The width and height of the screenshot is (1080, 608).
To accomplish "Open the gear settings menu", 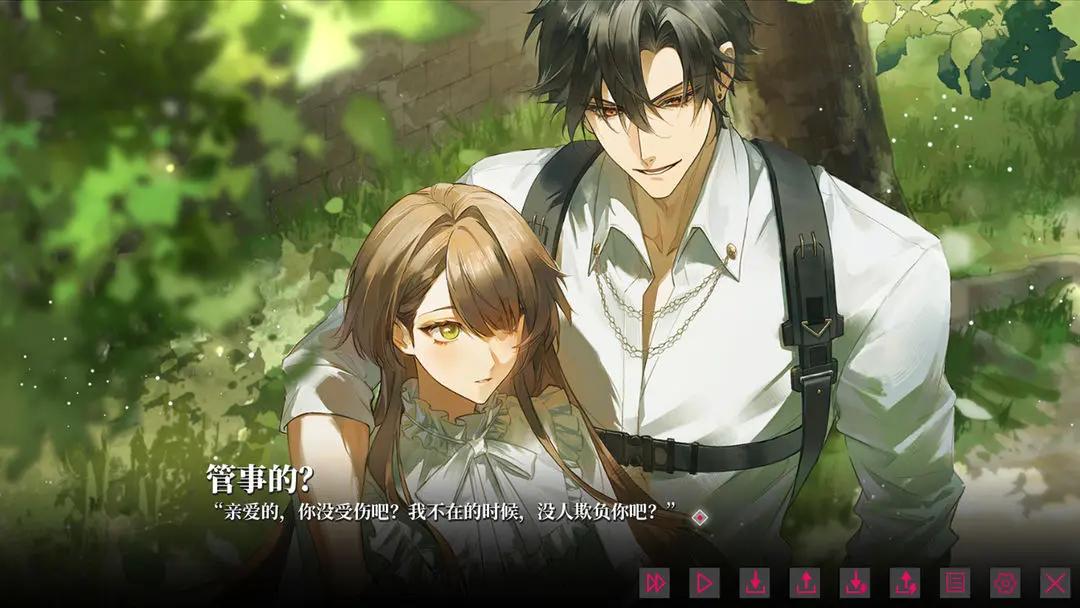I will click(x=1005, y=582).
